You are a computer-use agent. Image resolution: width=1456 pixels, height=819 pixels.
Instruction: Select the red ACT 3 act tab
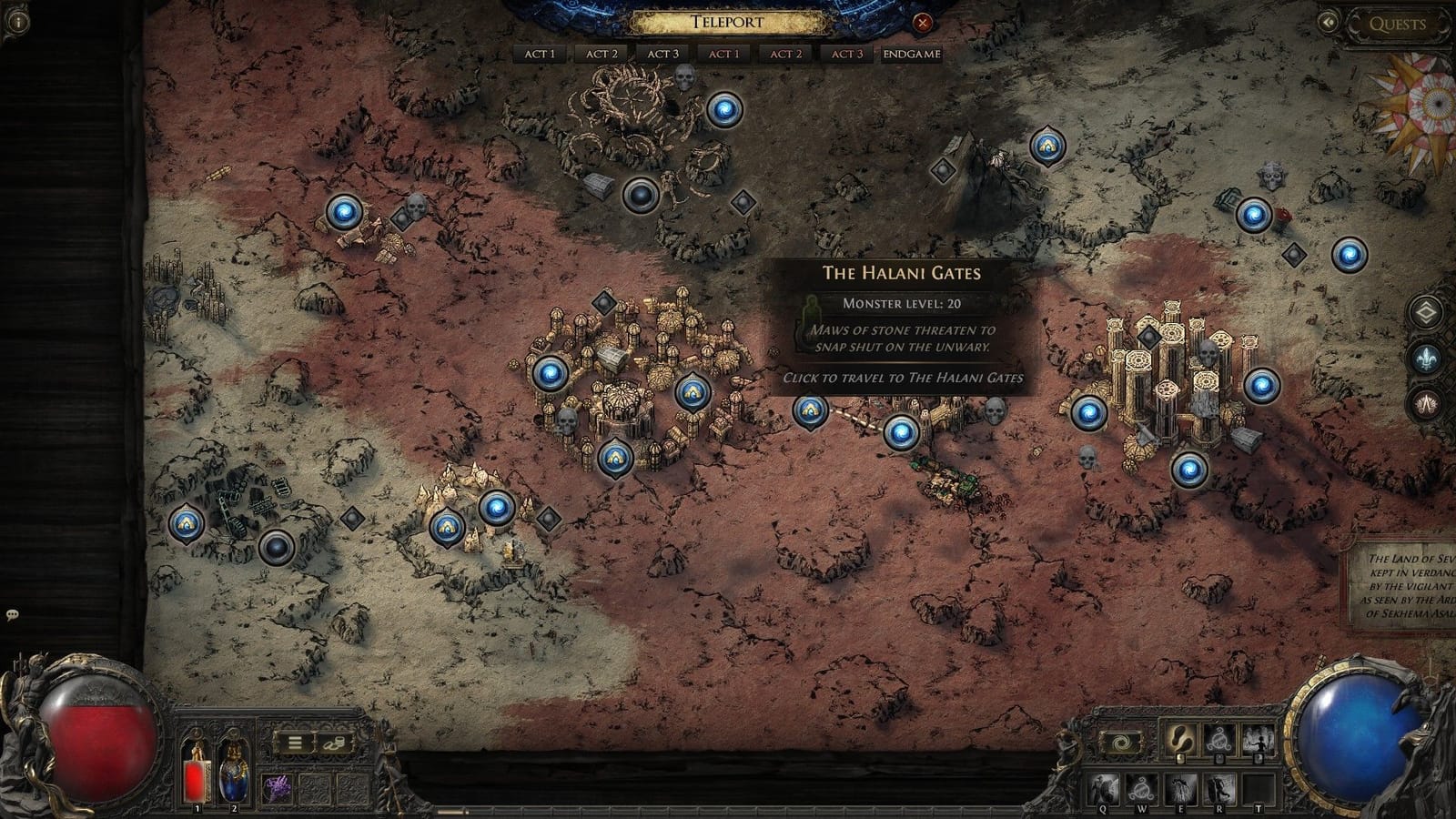(847, 54)
